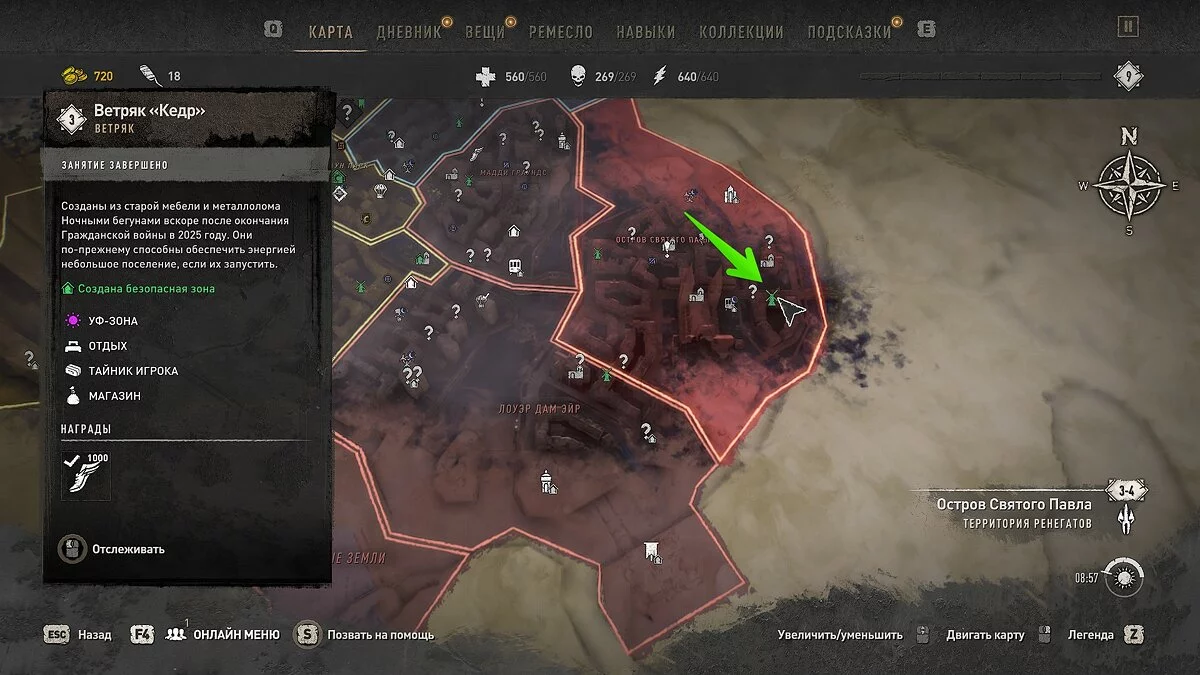Click the compass rose on the map

[x=1129, y=183]
